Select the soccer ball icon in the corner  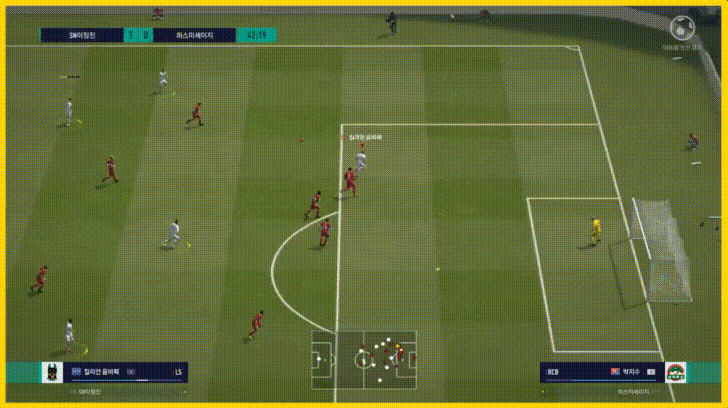pos(683,28)
